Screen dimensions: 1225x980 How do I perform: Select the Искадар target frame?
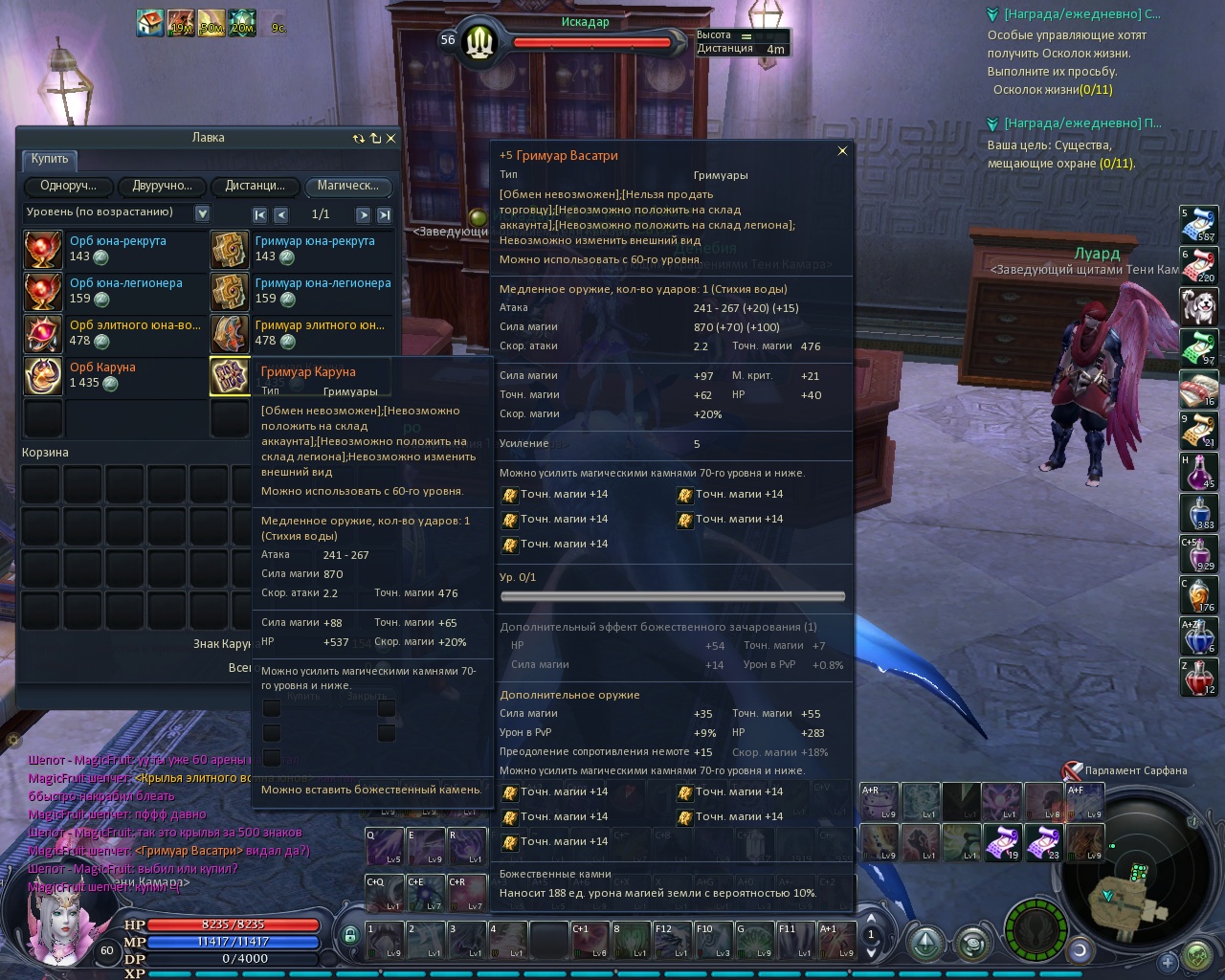tap(585, 38)
